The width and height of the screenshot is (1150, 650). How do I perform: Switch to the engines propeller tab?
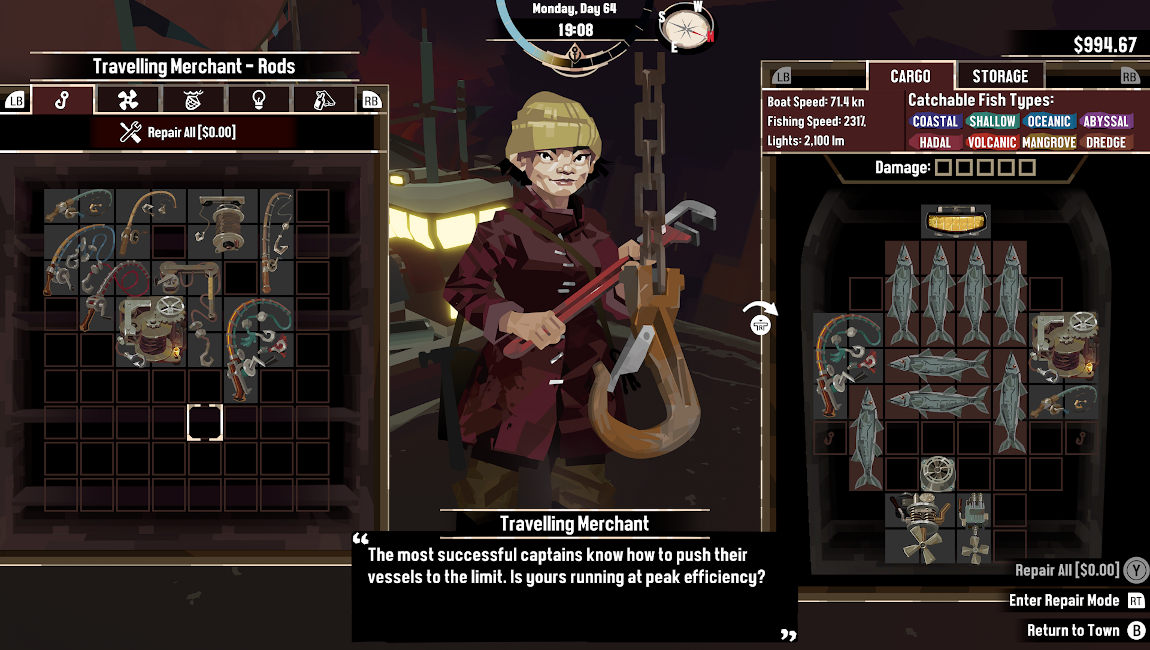tap(127, 100)
